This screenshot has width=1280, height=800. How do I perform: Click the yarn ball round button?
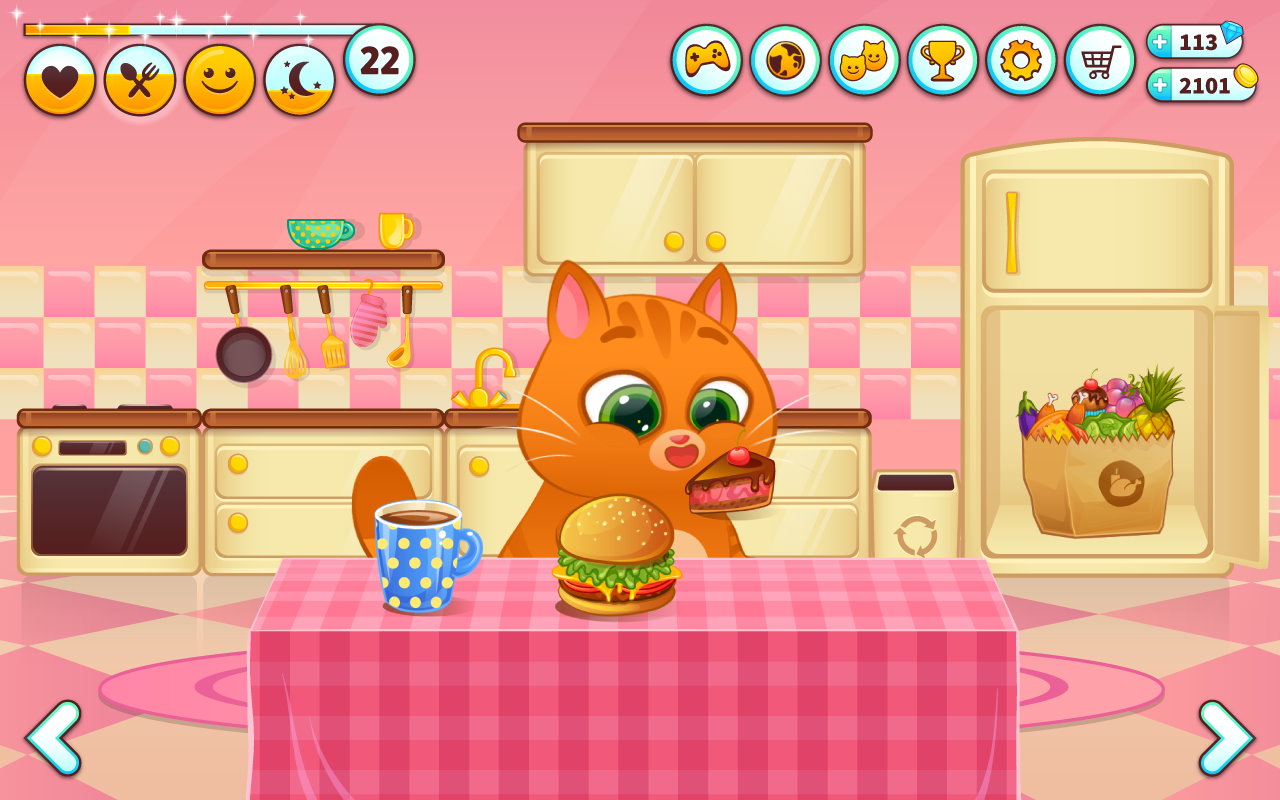pyautogui.click(x=785, y=60)
